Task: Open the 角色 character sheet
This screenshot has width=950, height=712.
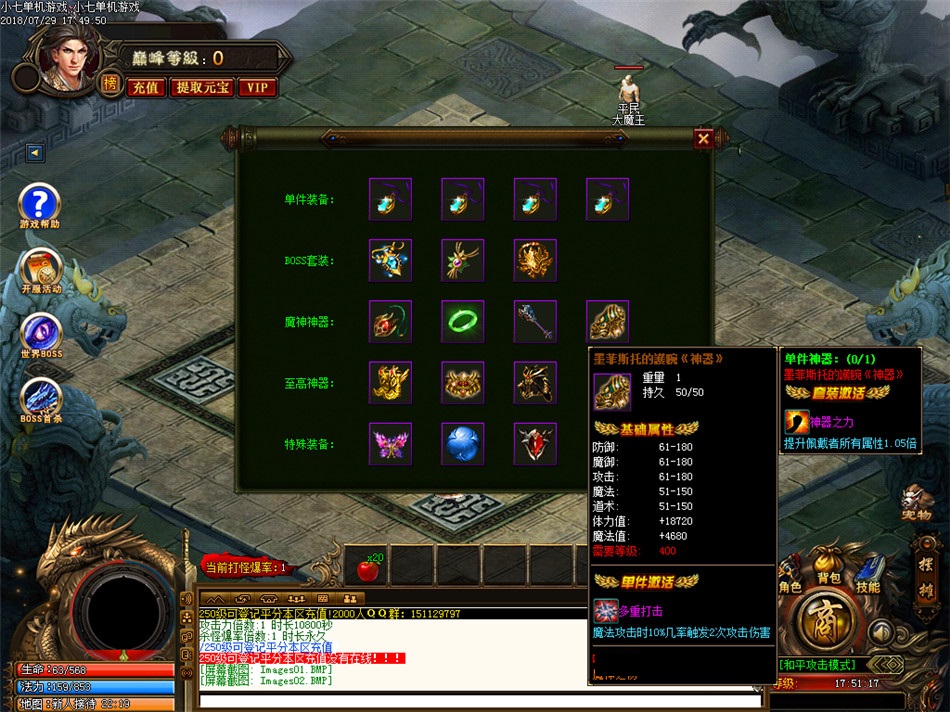Action: coord(789,572)
